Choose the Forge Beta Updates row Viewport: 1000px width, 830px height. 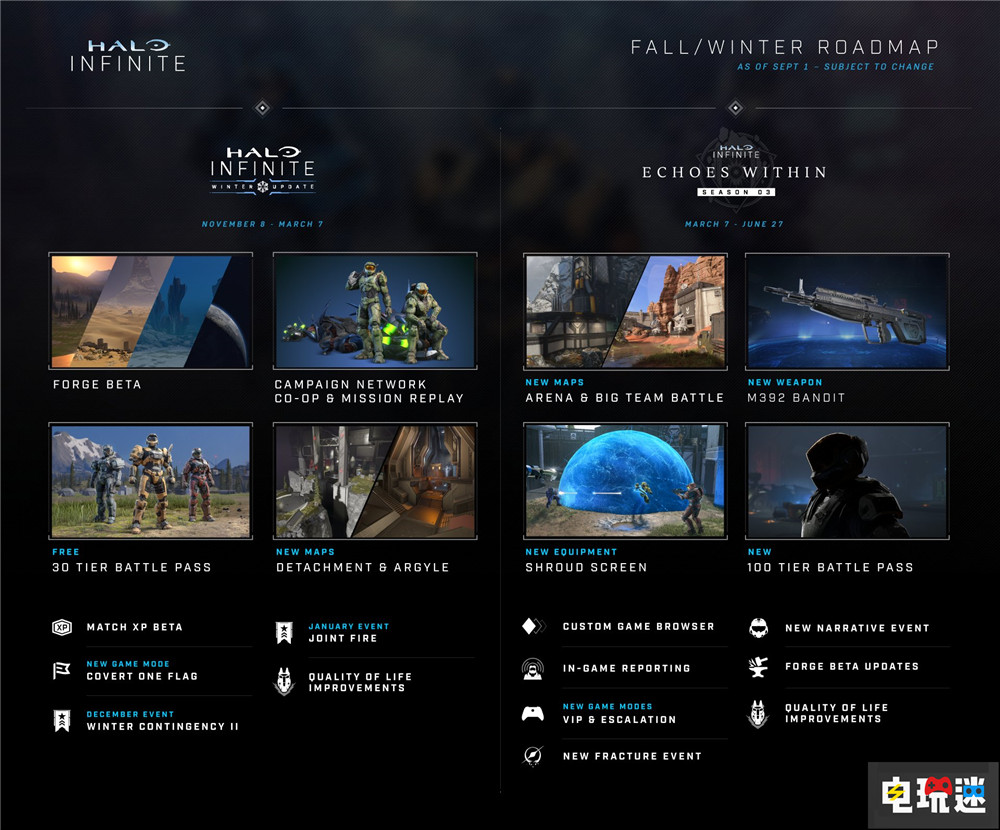coord(851,666)
